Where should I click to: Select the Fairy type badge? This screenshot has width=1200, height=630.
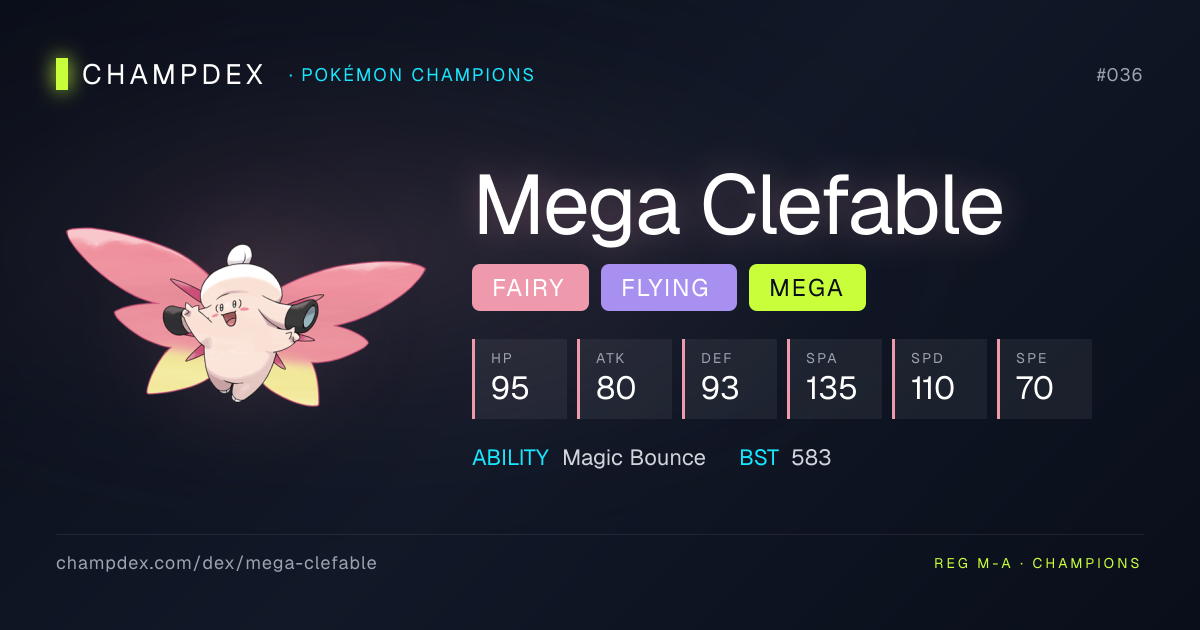click(530, 288)
